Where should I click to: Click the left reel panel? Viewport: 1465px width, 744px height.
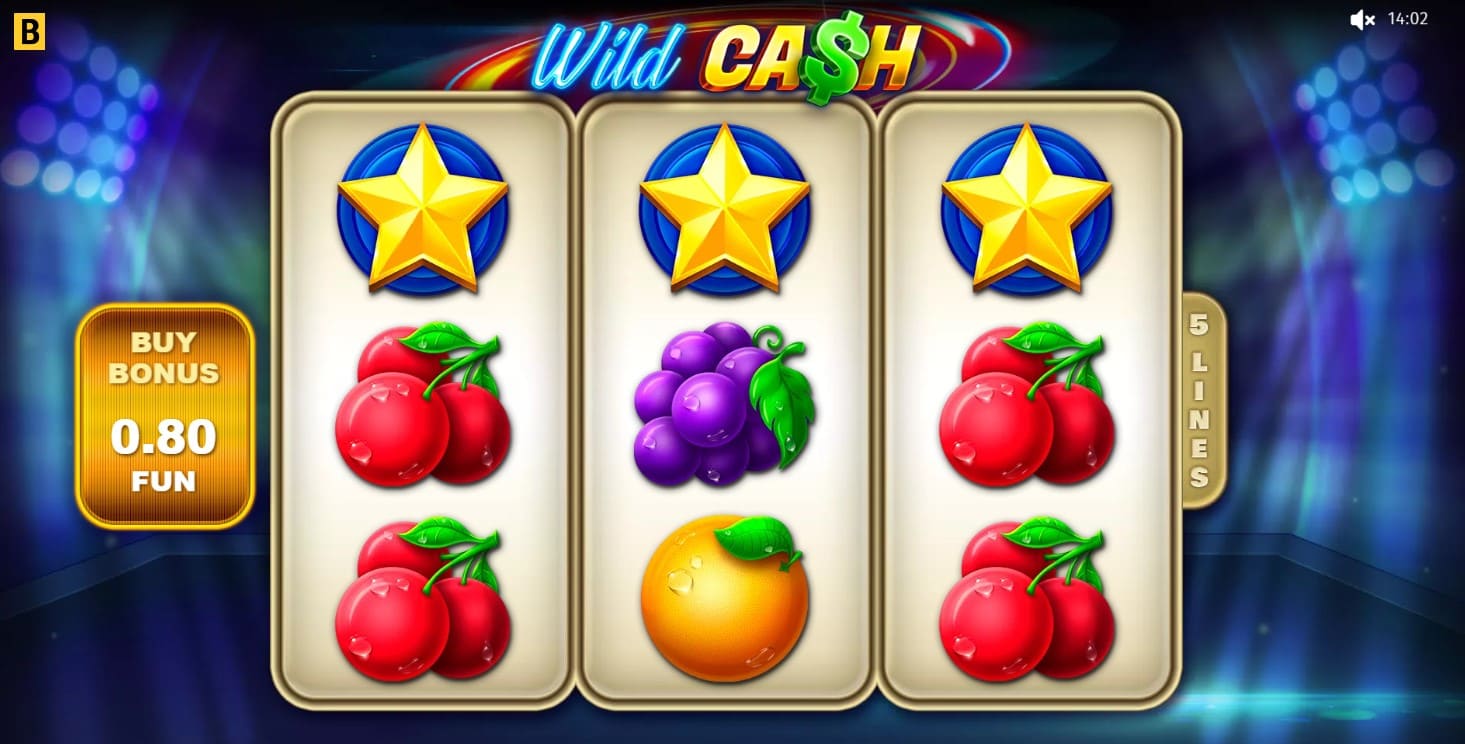tap(425, 300)
